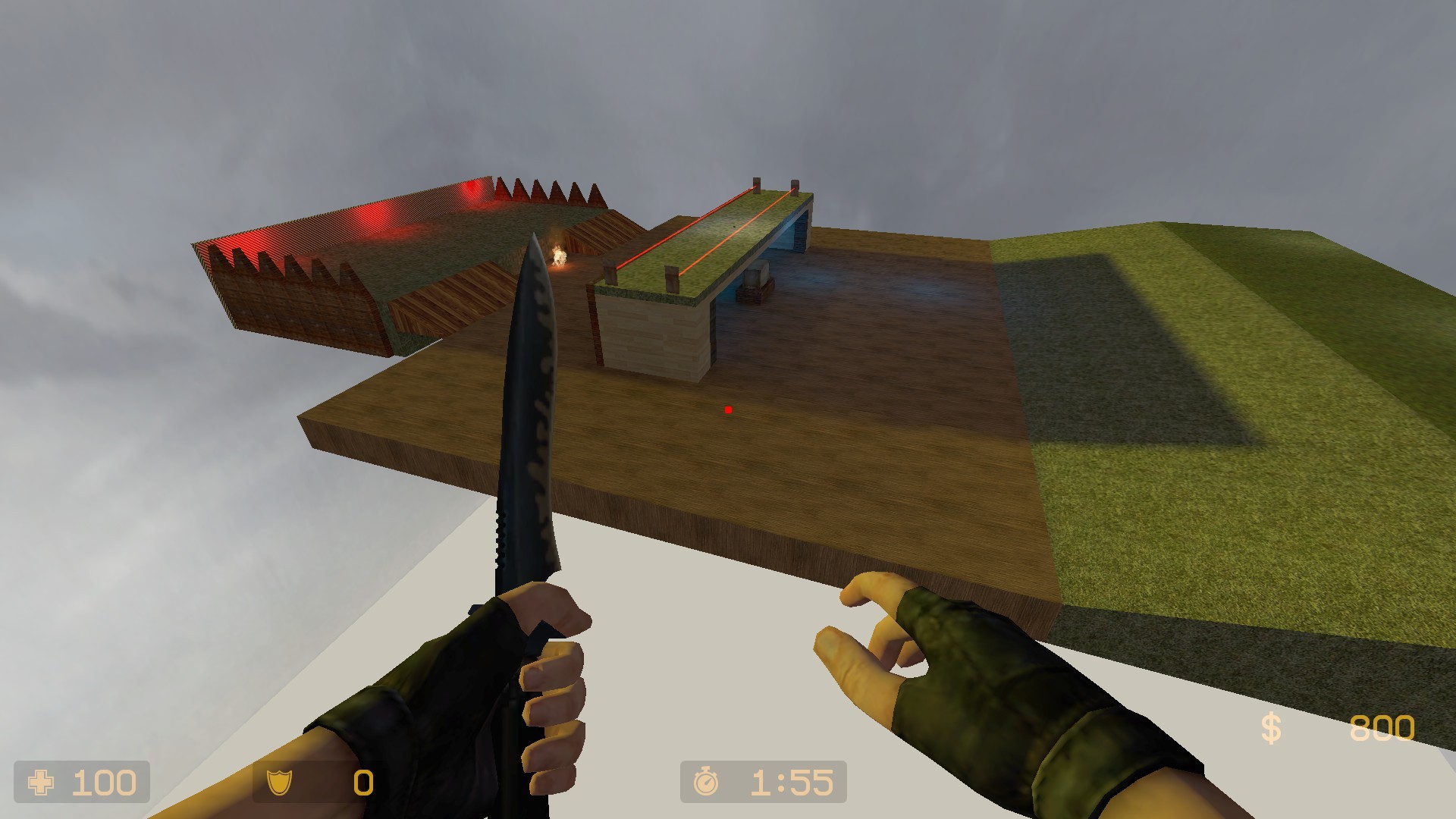Screen dimensions: 1456x819
Task: Click the shield armor value showing 0
Action: [x=361, y=782]
